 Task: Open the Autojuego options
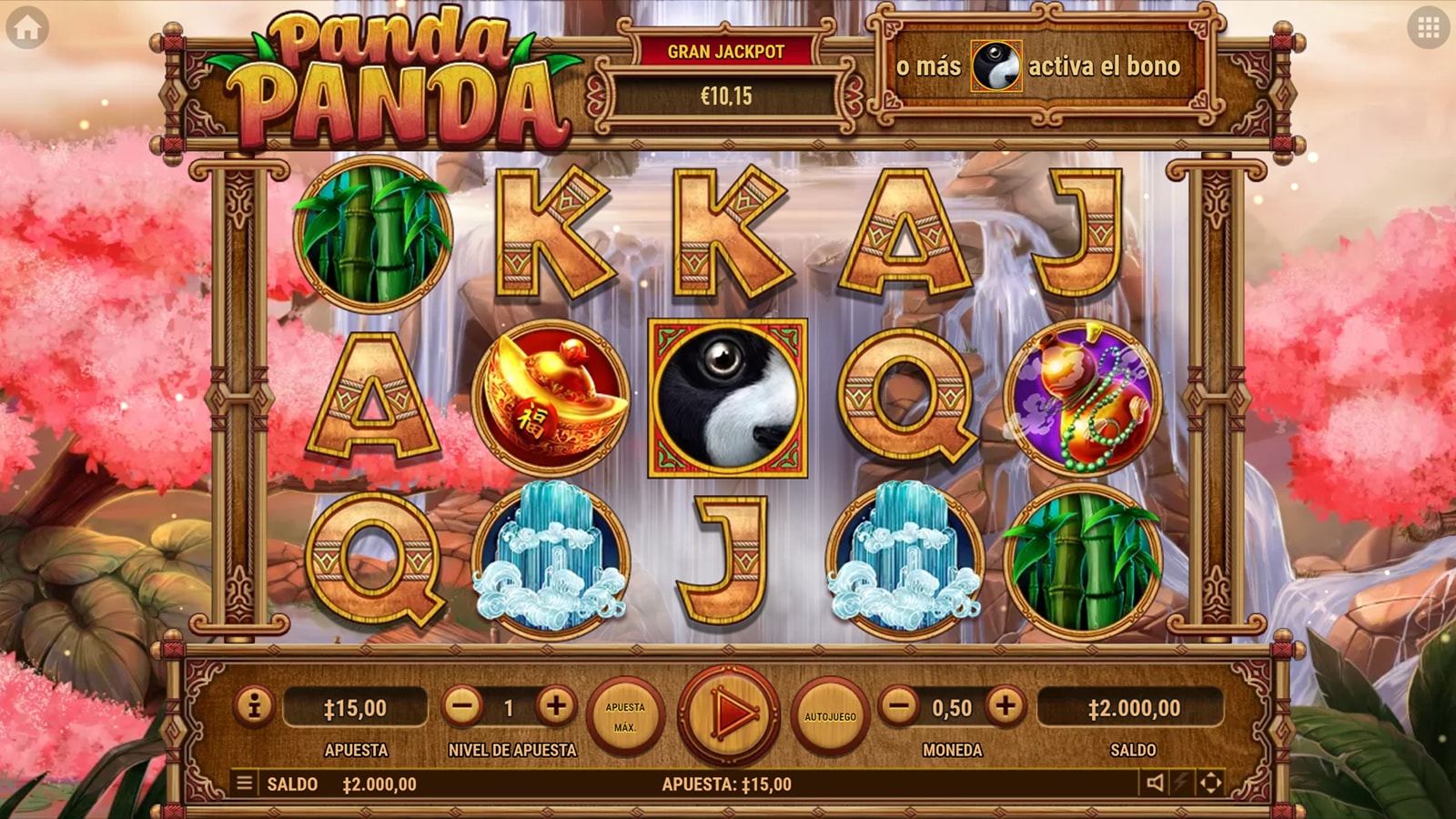point(830,716)
